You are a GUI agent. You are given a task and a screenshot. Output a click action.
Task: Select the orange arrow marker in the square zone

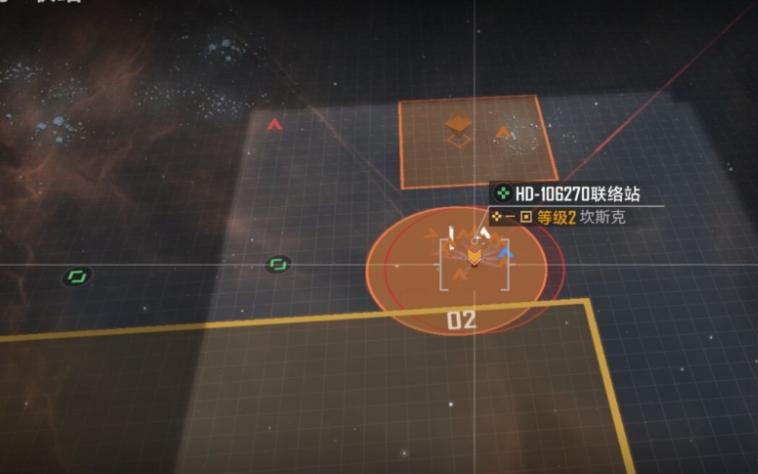click(x=503, y=131)
